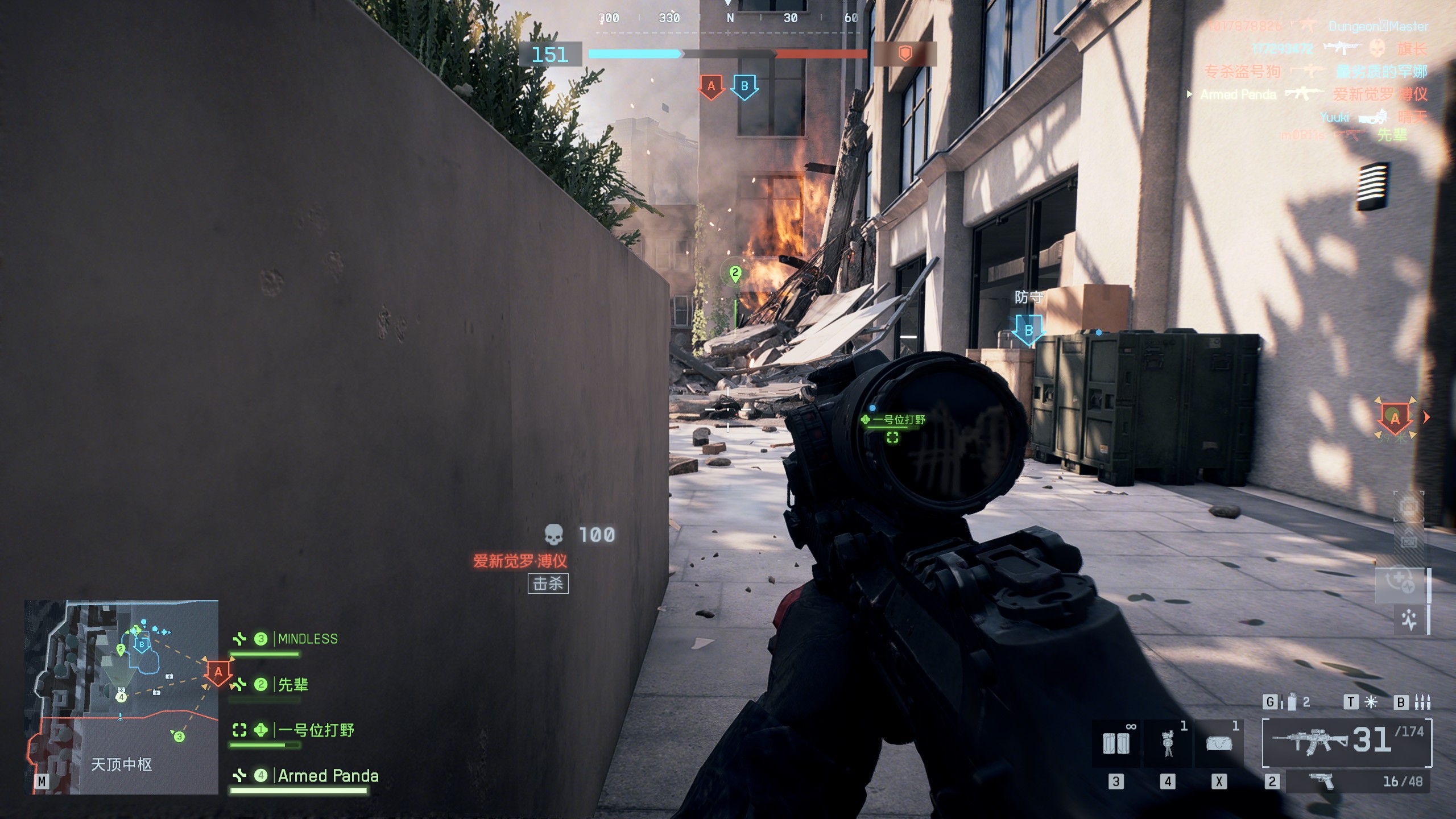Open the minimap showing 天顶中枢
Image resolution: width=1456 pixels, height=819 pixels.
pos(121,697)
